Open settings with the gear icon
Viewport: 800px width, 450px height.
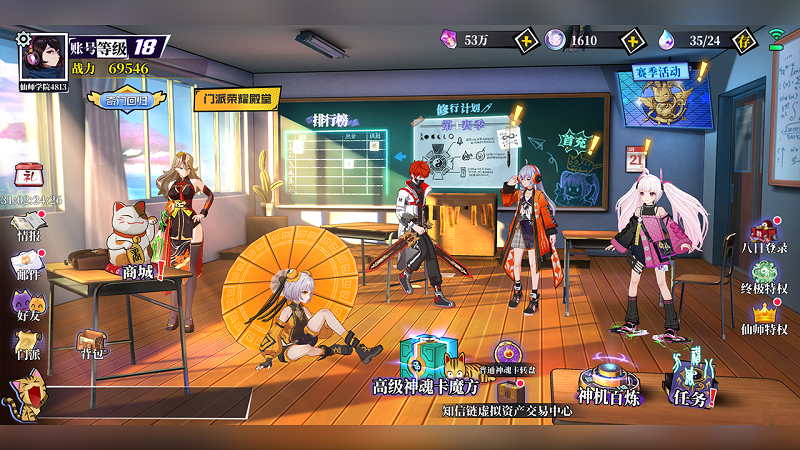pos(24,39)
